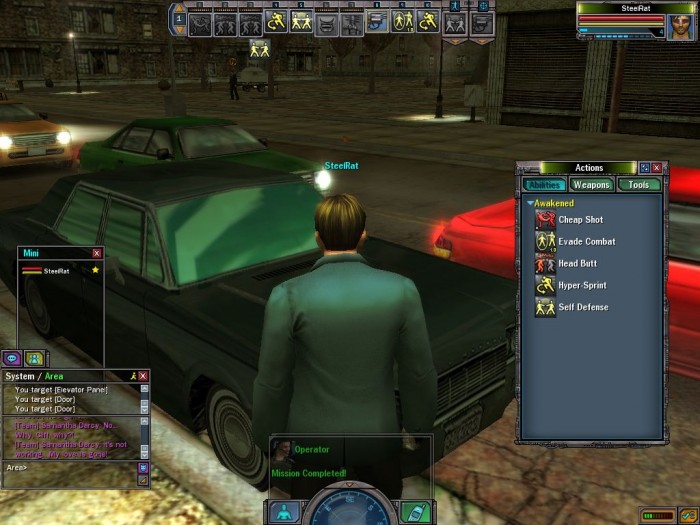Select SteelRat in the Mini window

click(x=57, y=271)
